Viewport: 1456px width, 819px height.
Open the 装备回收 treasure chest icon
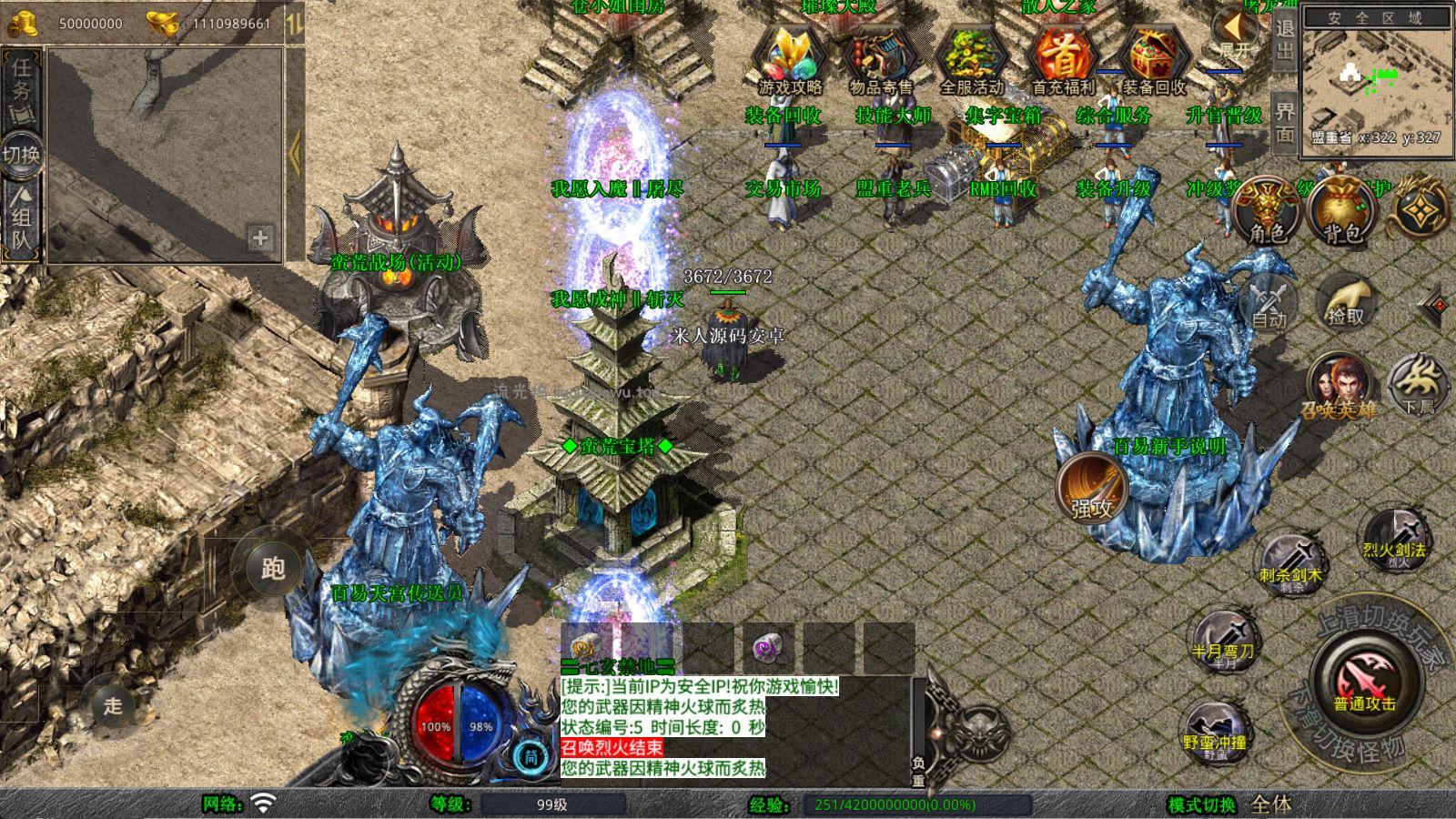tap(1153, 58)
